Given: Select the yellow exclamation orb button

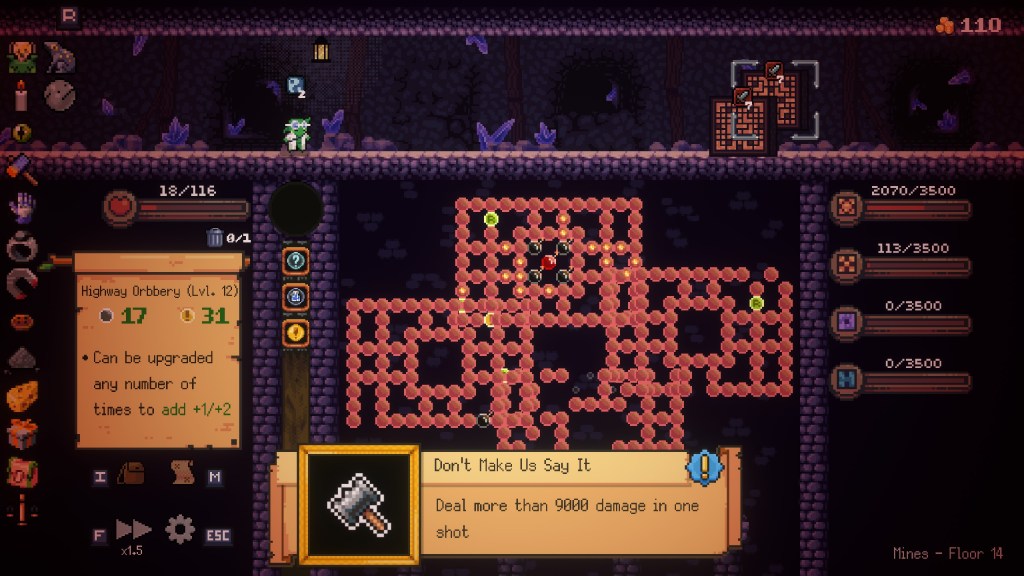Looking at the screenshot, I should 296,332.
